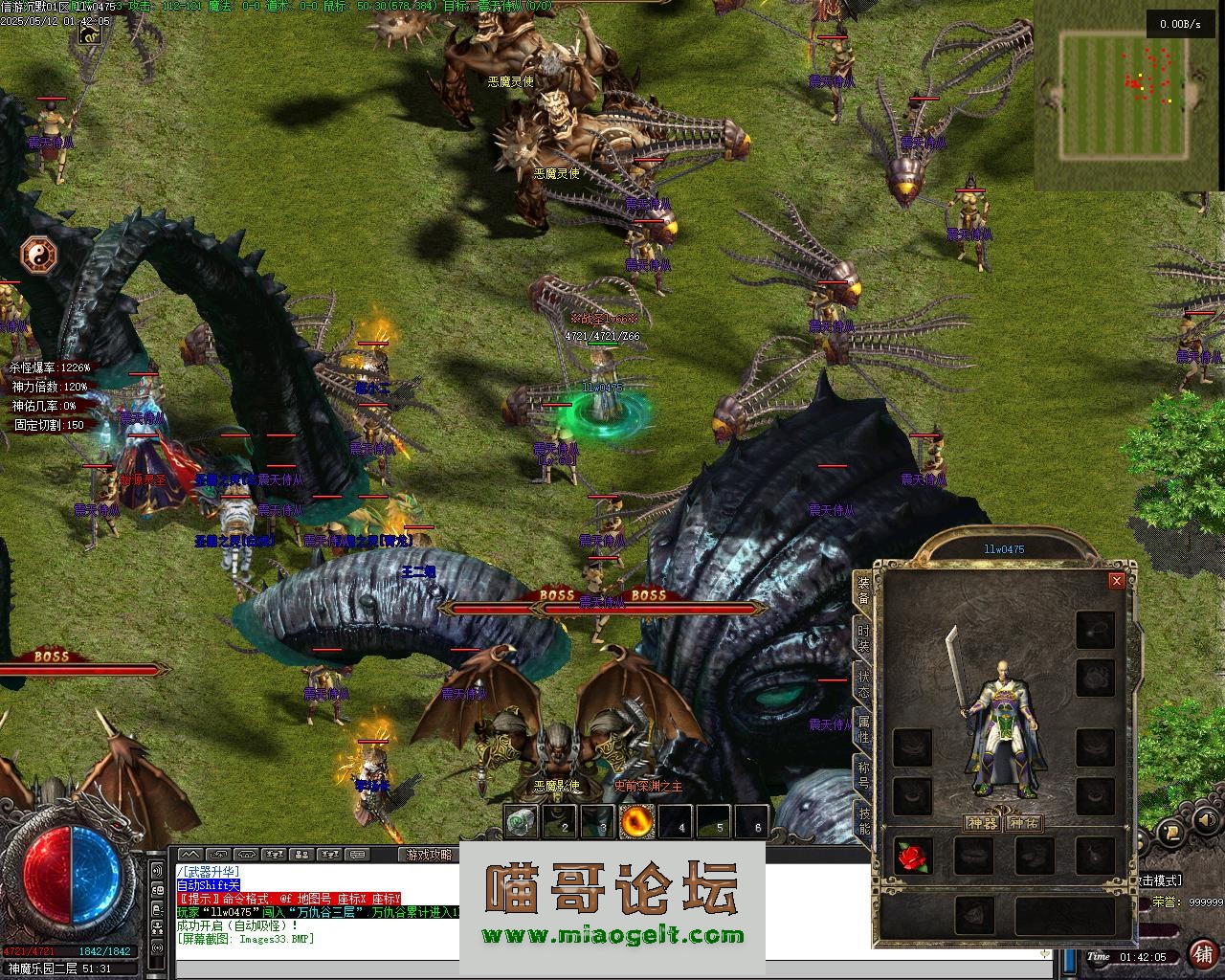Click the 神器 button

[982, 823]
